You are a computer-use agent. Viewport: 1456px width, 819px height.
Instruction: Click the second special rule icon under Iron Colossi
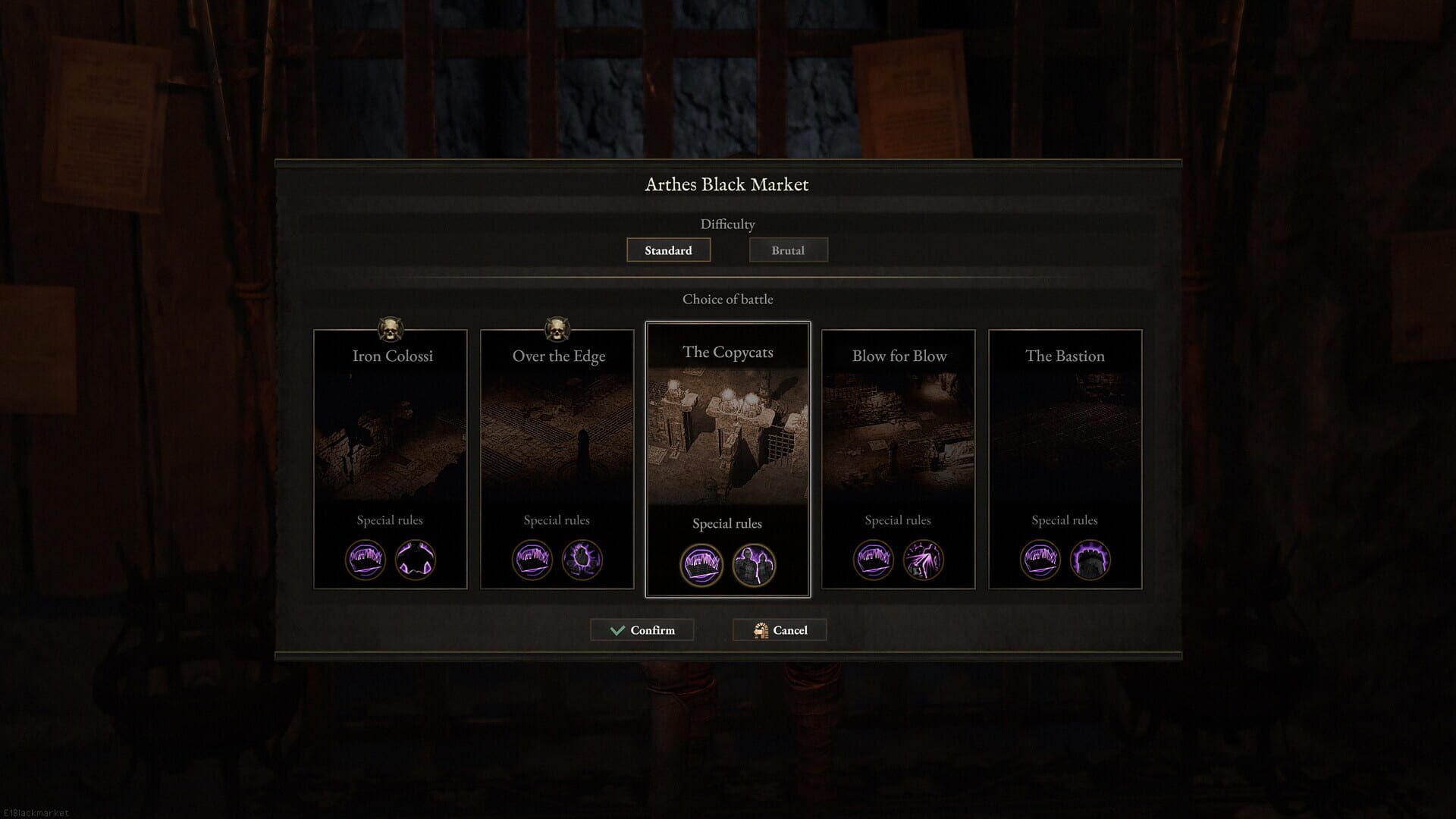tap(416, 559)
